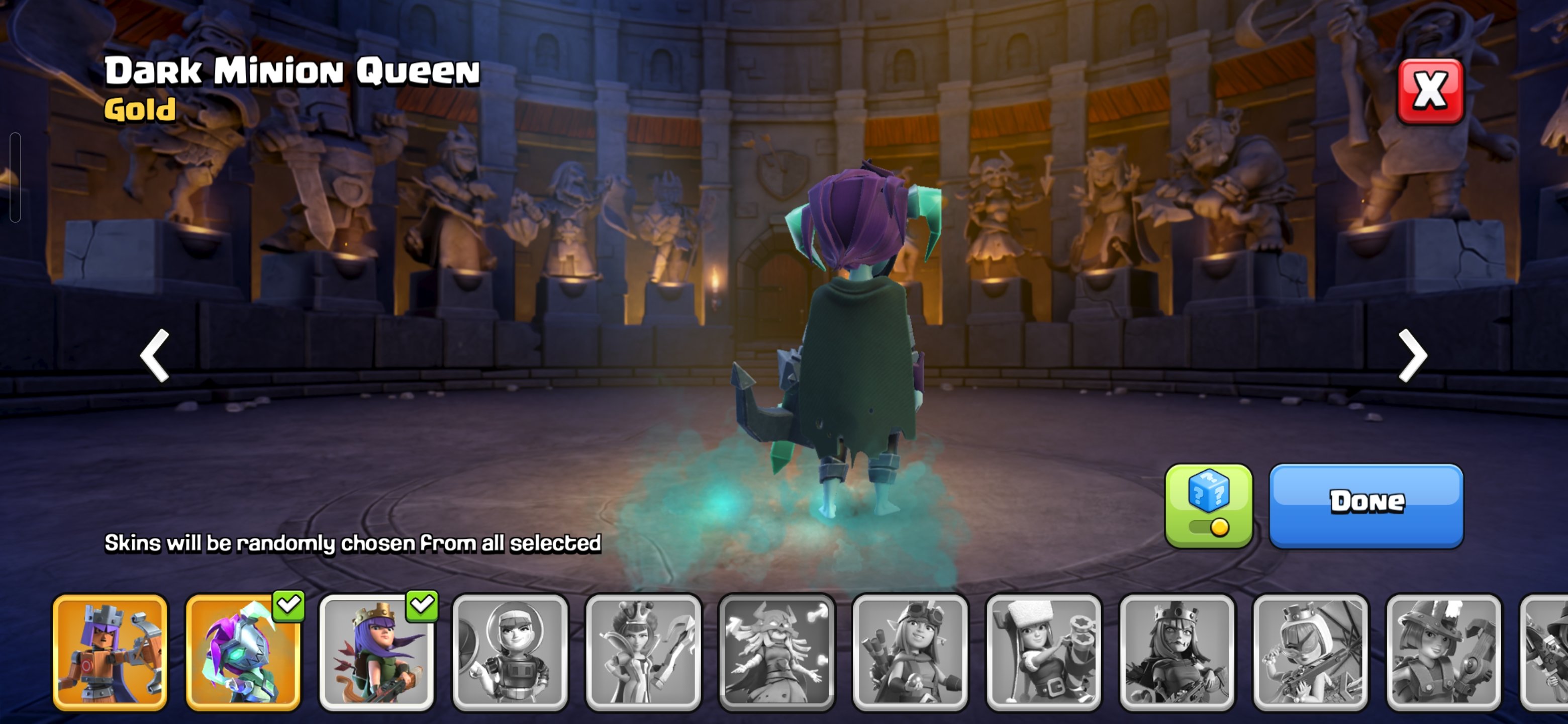Select the wooden target dummy queen skin
The image size is (1568, 724).
pos(110,652)
